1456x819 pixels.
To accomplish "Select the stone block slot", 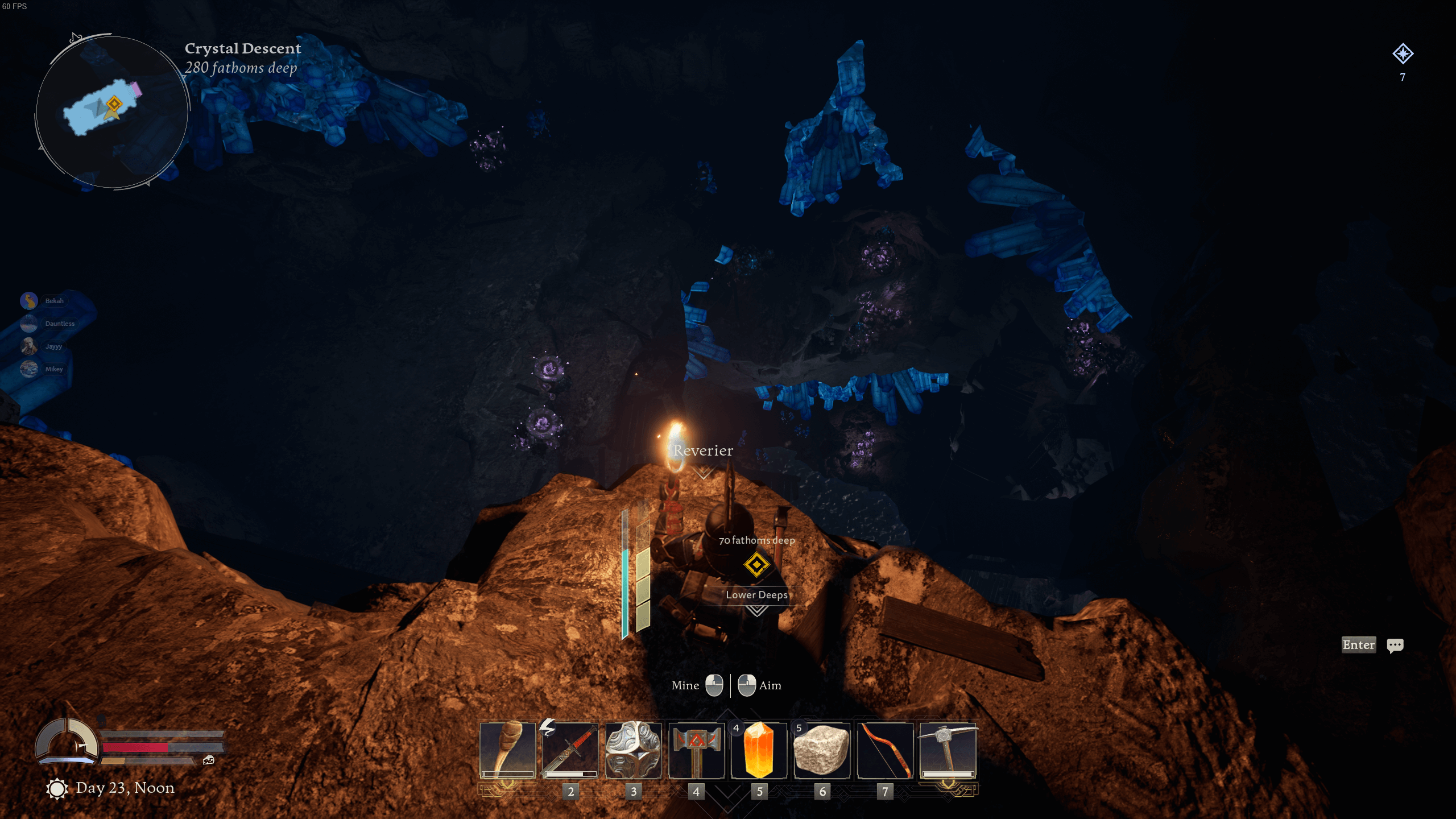I will (x=822, y=750).
